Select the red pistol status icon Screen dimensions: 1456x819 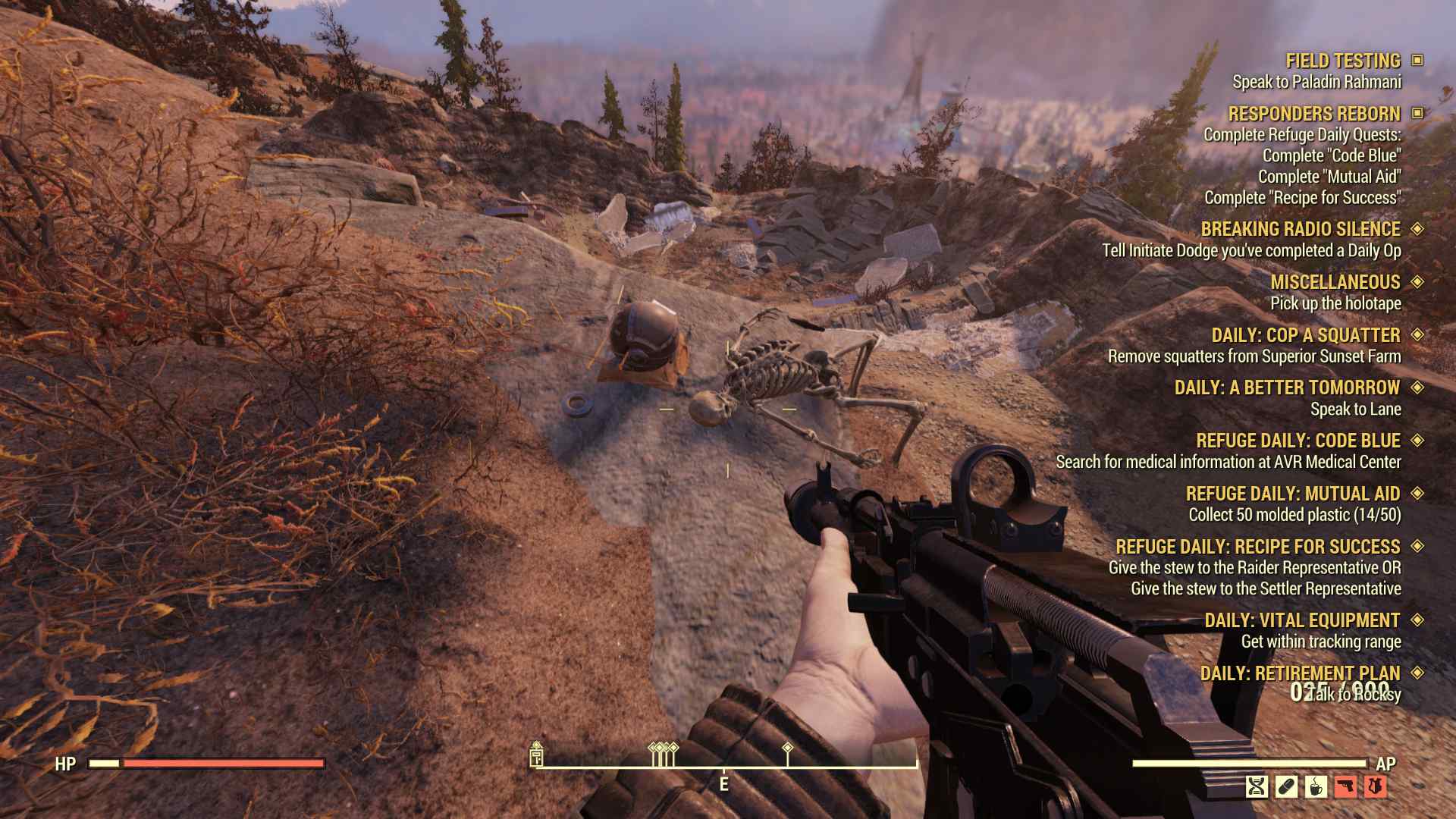tap(1345, 786)
